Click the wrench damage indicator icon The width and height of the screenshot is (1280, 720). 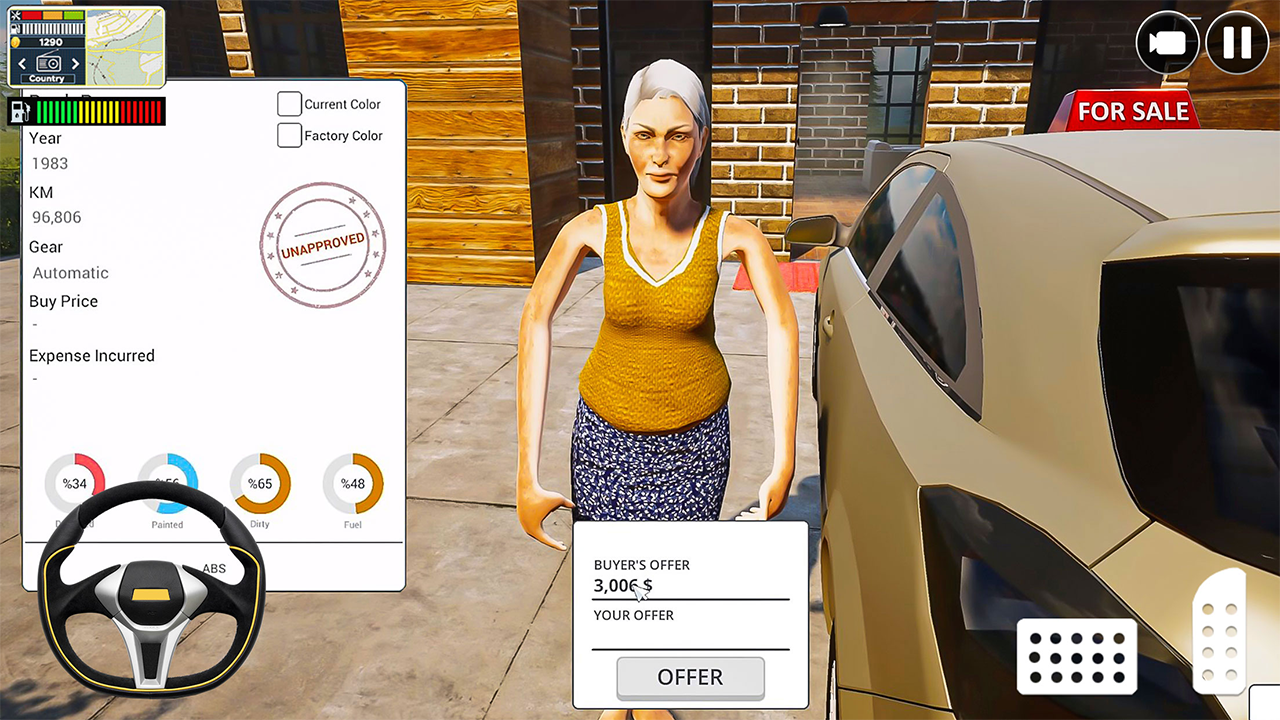(x=16, y=15)
